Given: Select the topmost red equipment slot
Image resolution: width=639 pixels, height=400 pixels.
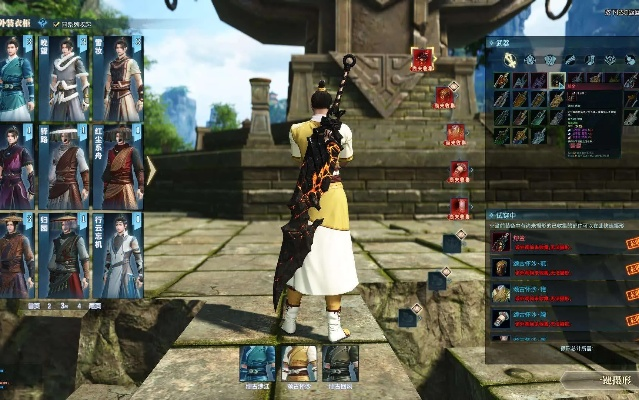Looking at the screenshot, I should tap(422, 59).
